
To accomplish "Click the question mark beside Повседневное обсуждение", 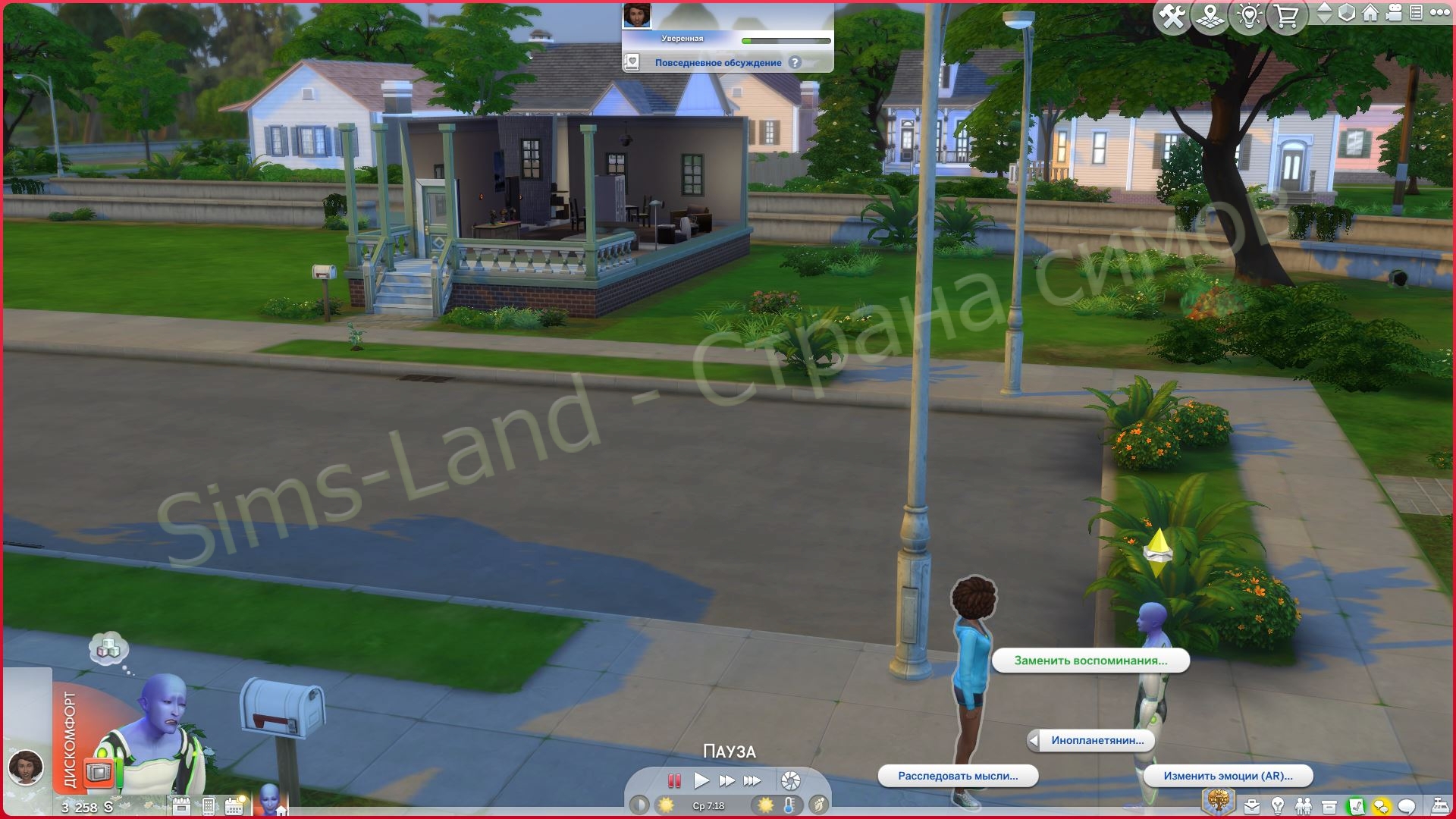I will click(793, 62).
